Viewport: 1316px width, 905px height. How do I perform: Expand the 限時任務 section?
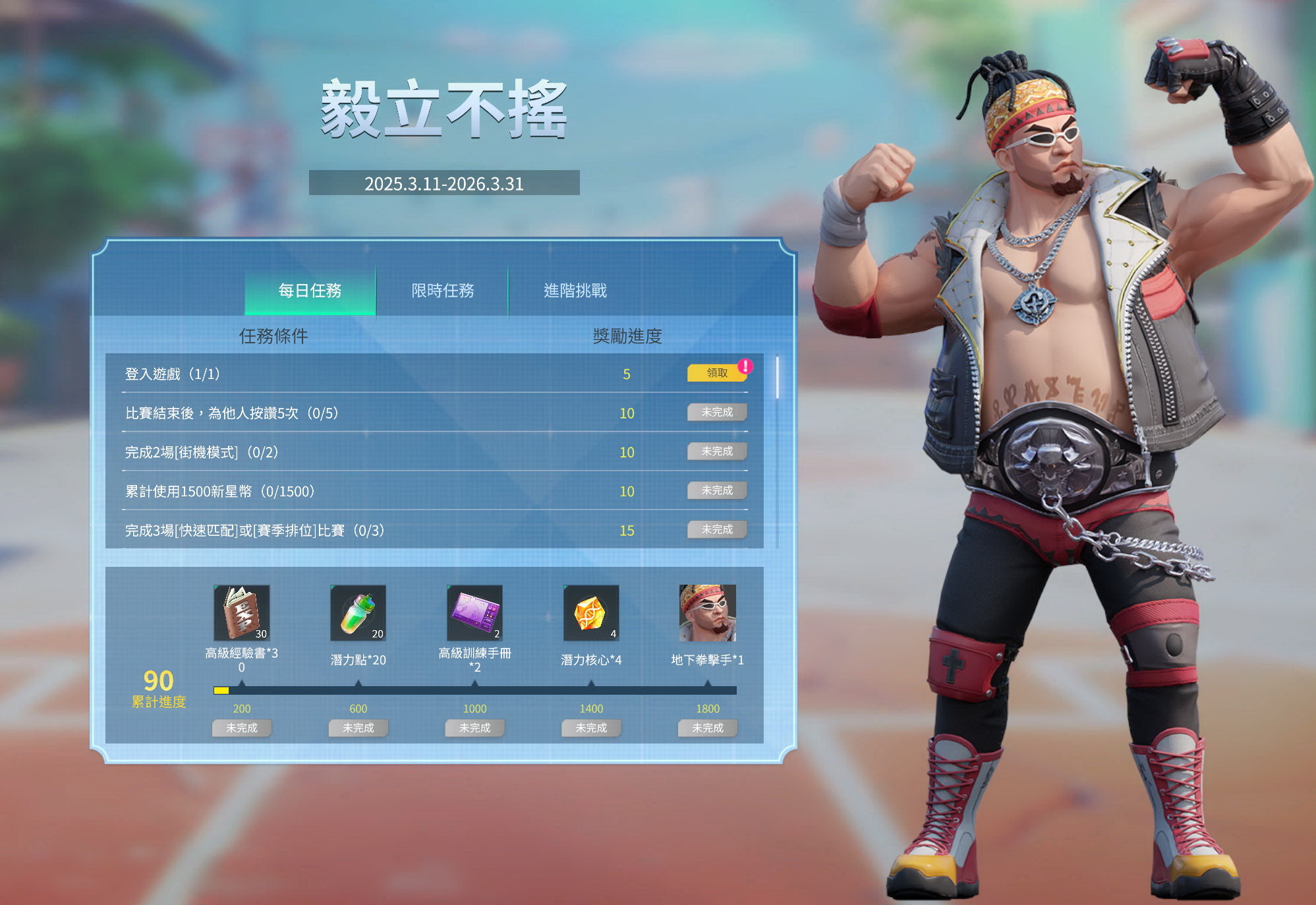point(443,291)
